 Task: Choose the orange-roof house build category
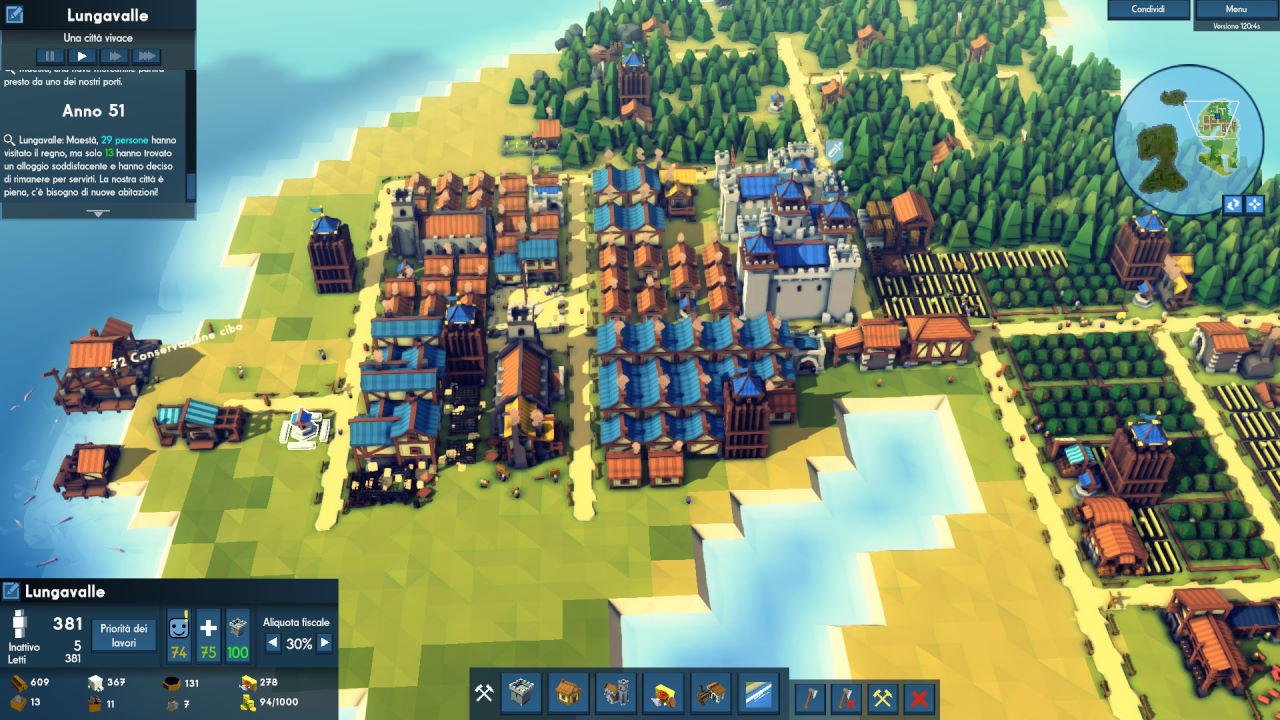point(568,693)
